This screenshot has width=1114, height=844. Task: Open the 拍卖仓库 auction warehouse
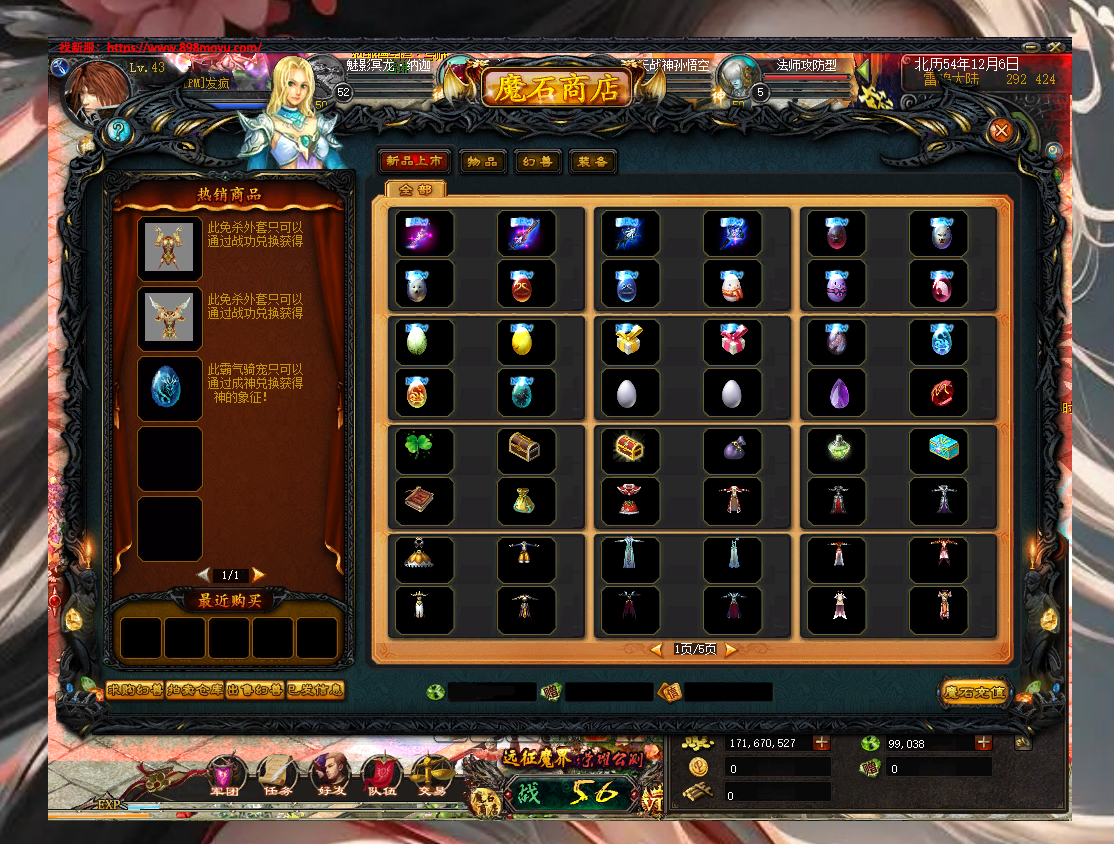click(195, 690)
